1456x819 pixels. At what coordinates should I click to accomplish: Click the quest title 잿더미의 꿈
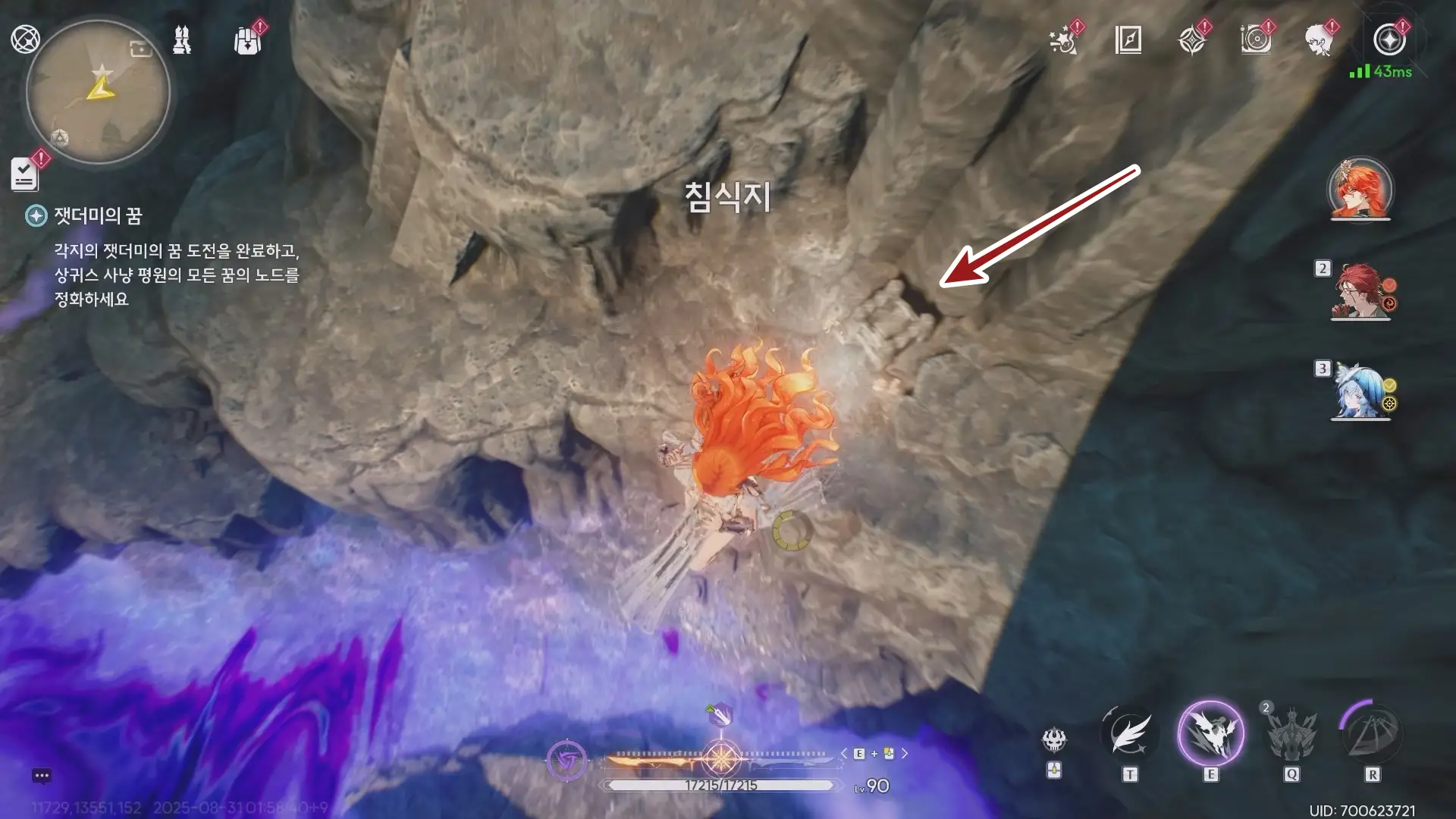click(x=98, y=217)
